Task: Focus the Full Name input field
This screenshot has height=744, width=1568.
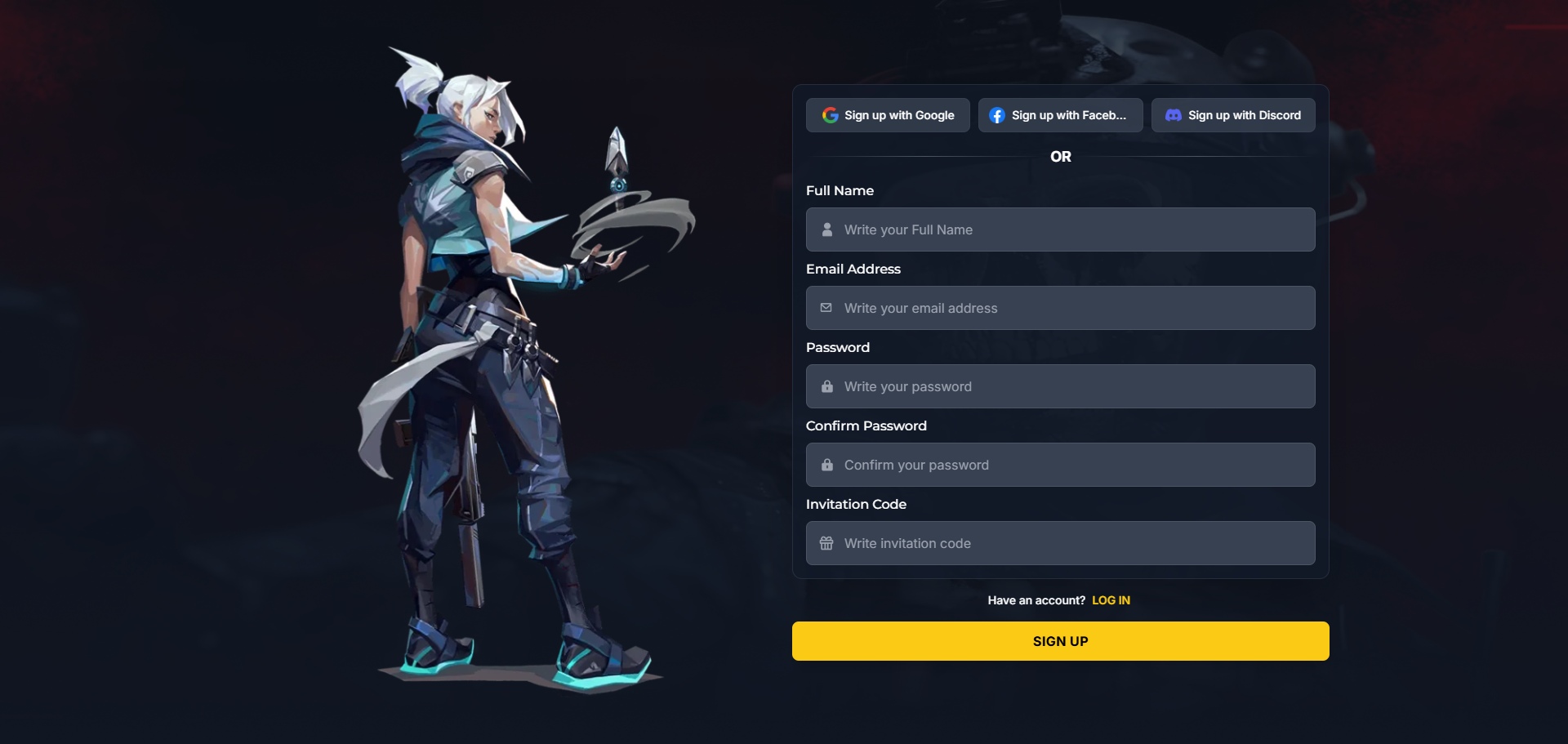Action: (1060, 229)
